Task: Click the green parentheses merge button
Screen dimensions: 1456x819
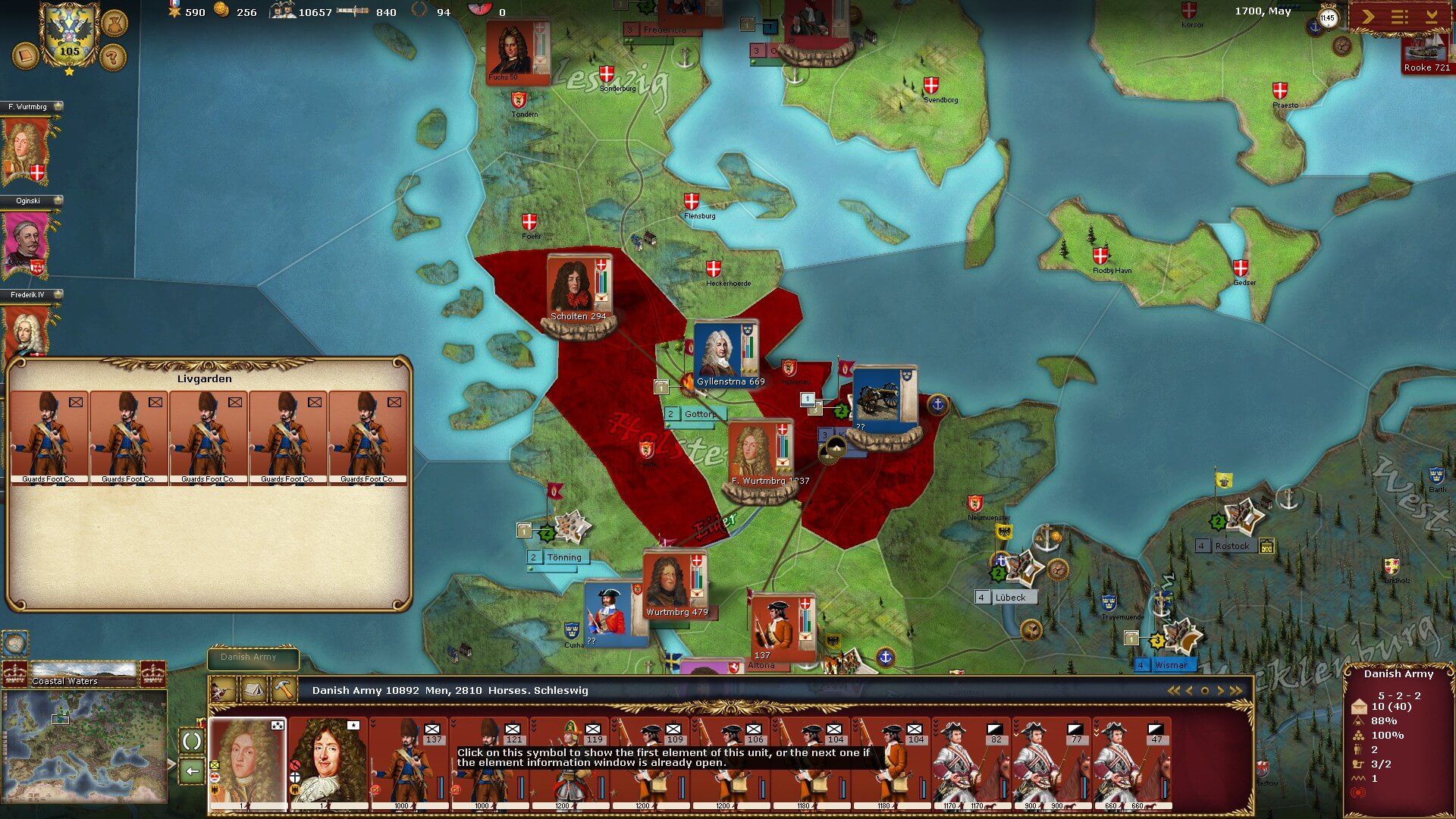Action: click(192, 741)
